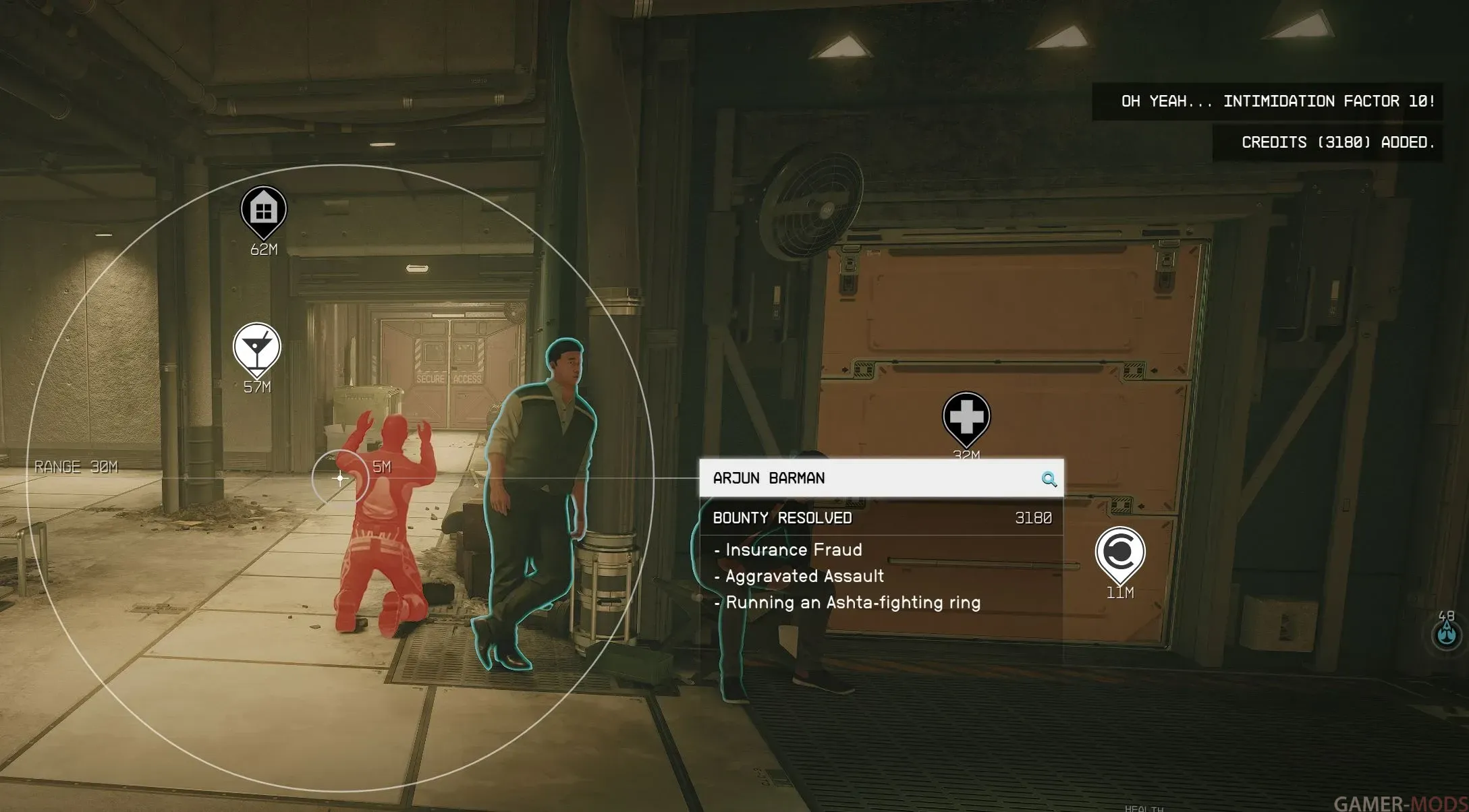Select the medical cross marker

966,417
